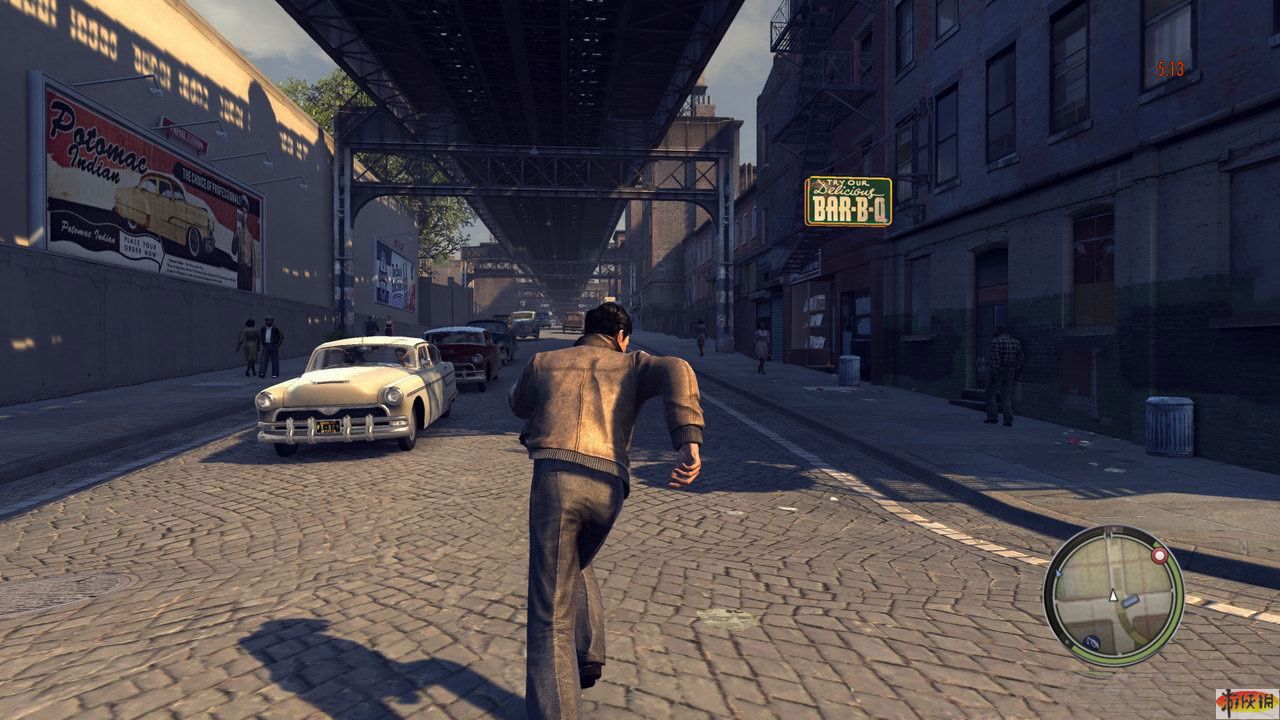
Task: Click the circular minimap radar
Action: tap(1113, 596)
